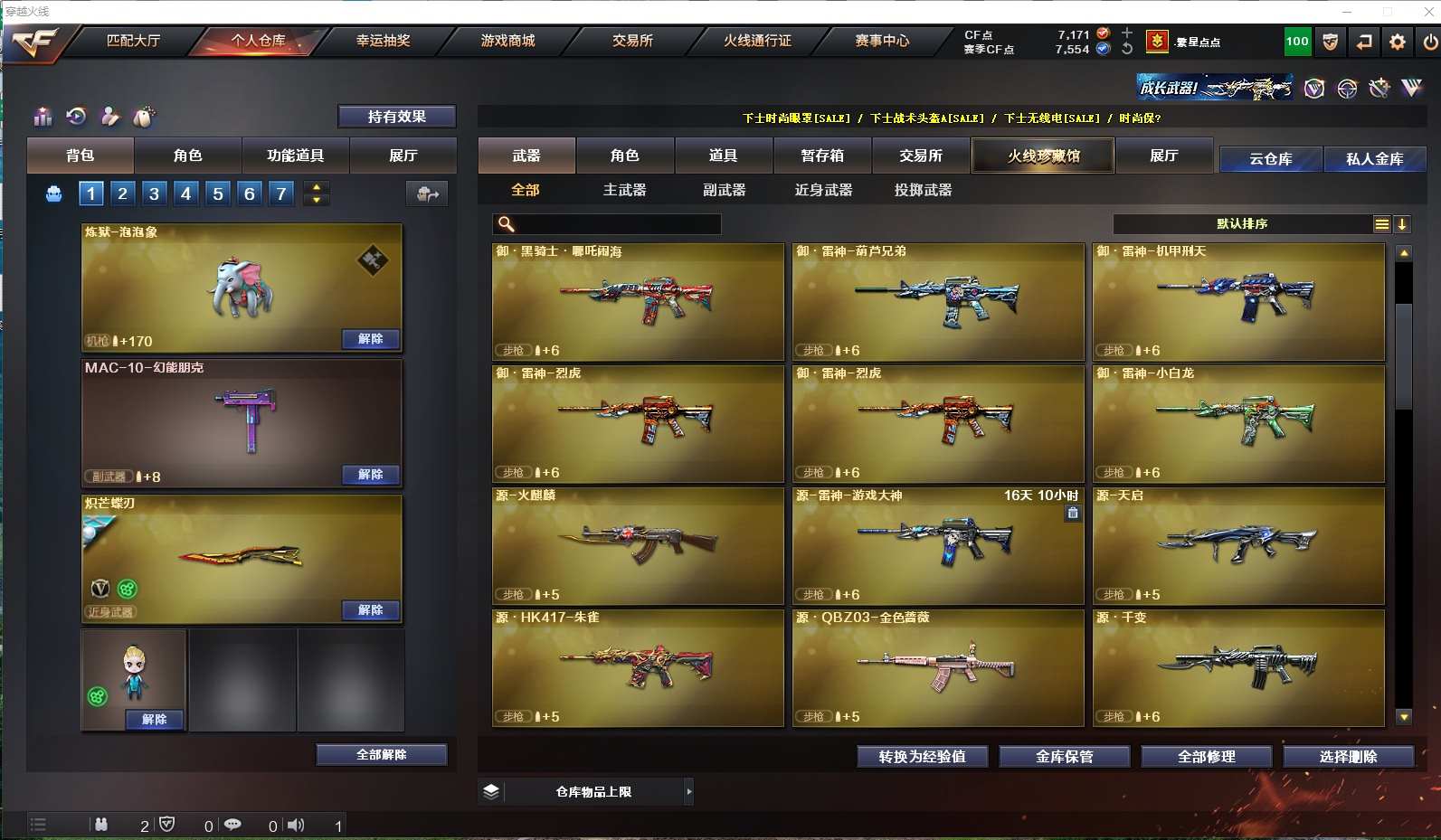Click the 选择删除 button
1441x840 pixels.
[x=1348, y=757]
